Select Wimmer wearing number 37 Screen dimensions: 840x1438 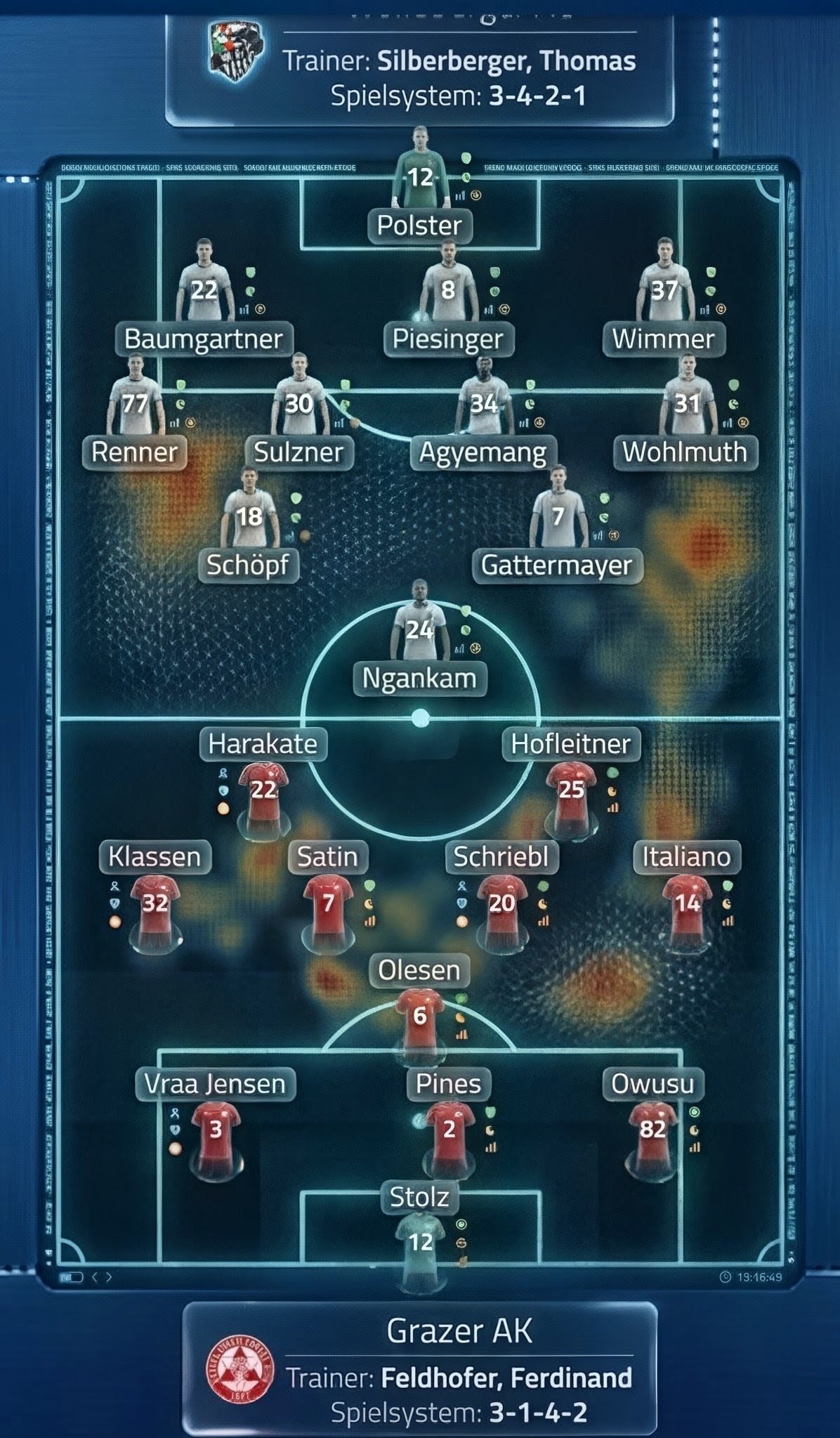pos(664,289)
